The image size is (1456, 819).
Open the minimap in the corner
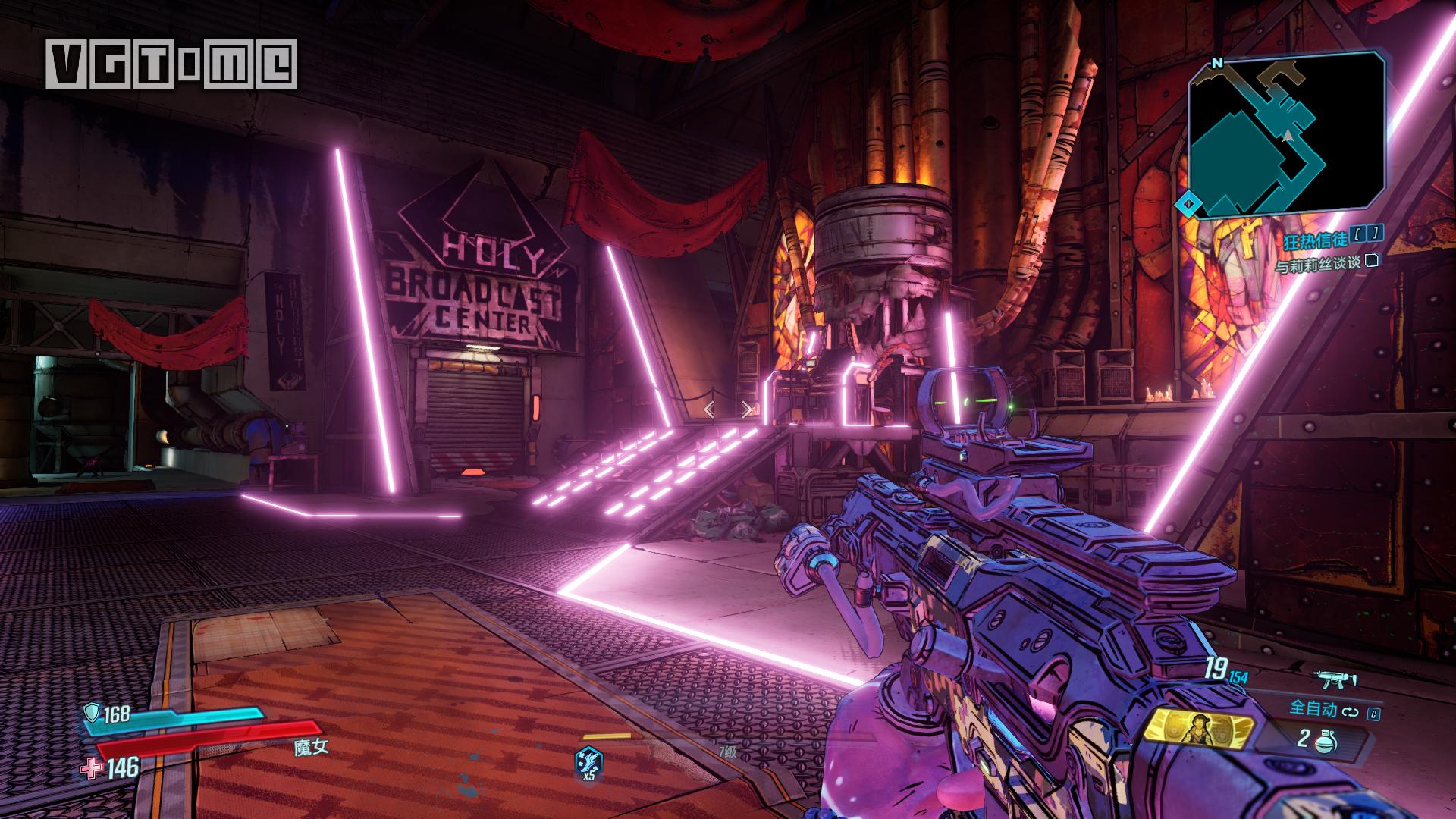pyautogui.click(x=1286, y=134)
